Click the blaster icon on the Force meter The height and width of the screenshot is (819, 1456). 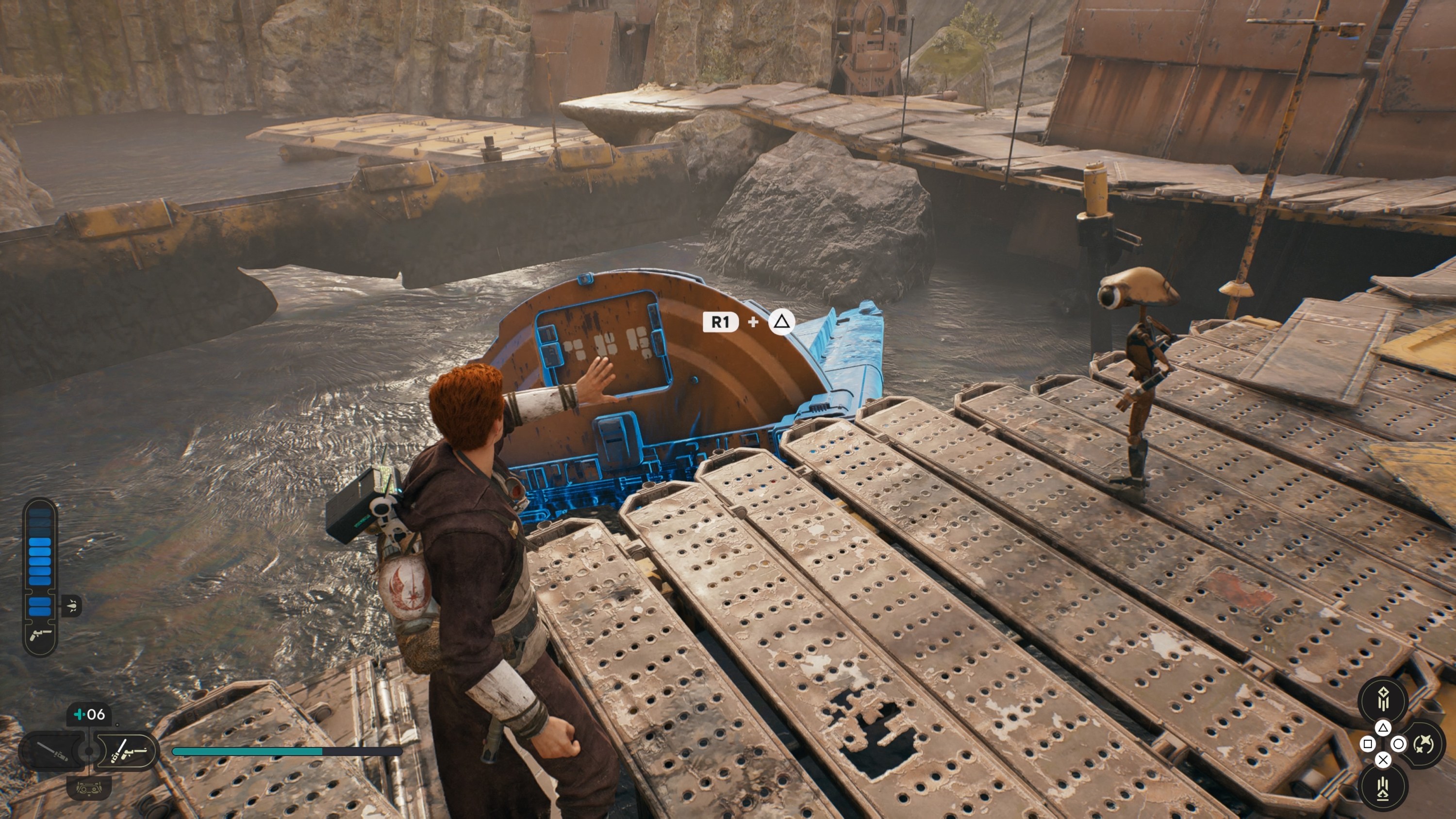pos(40,635)
